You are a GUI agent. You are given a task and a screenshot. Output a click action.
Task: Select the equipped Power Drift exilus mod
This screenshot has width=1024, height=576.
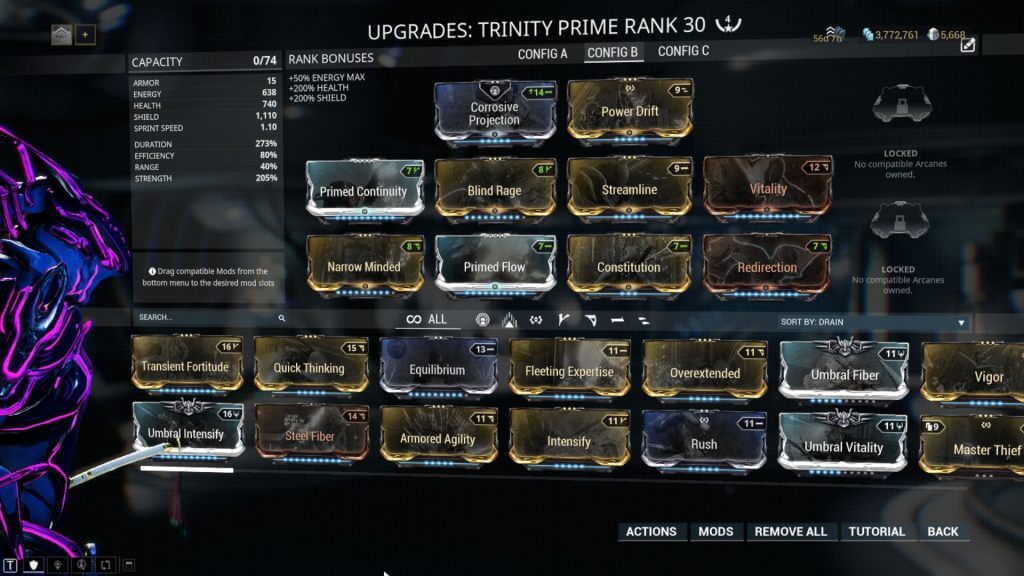tap(629, 111)
